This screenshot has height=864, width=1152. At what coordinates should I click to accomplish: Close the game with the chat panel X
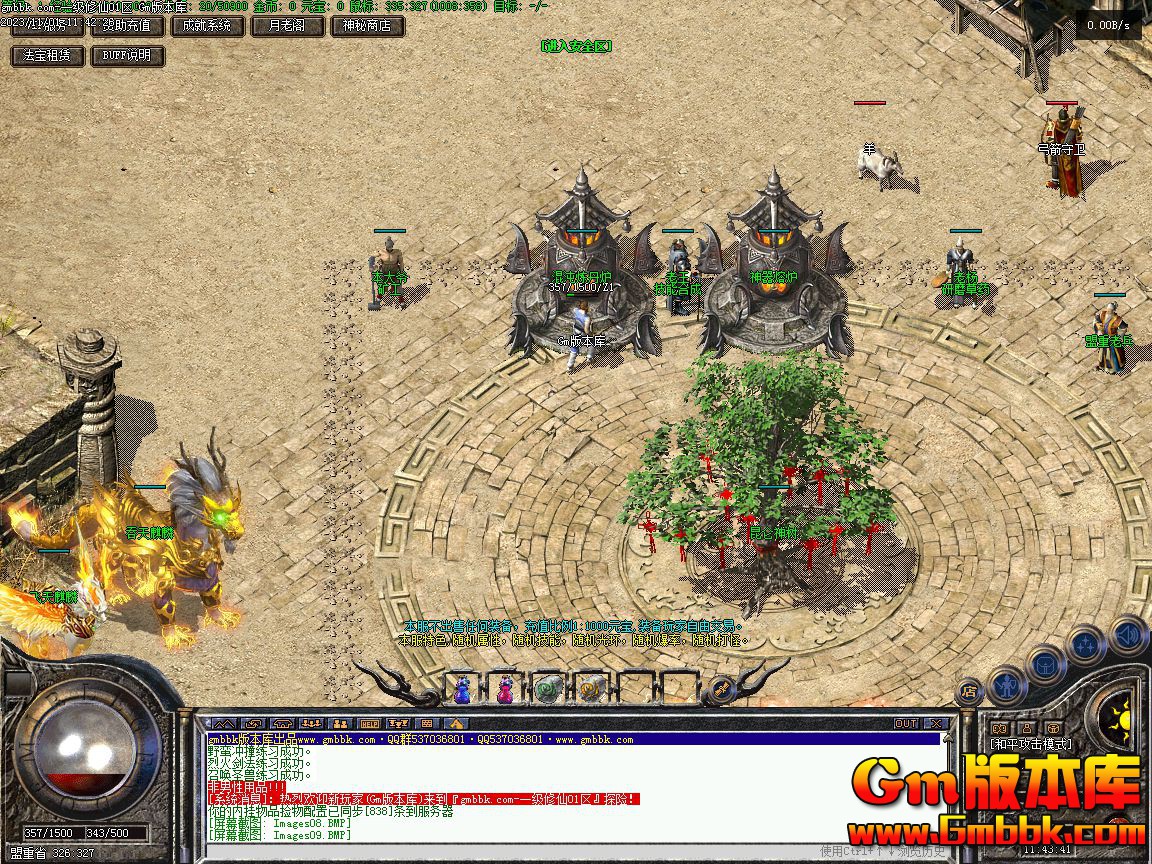(x=936, y=723)
